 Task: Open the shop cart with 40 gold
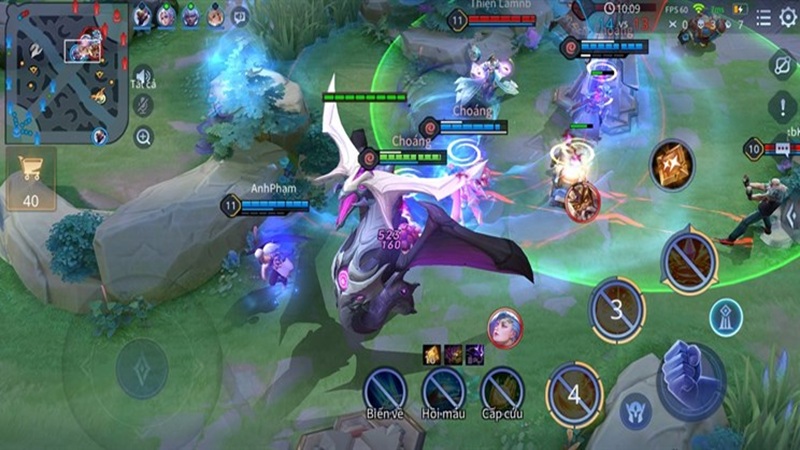(31, 180)
